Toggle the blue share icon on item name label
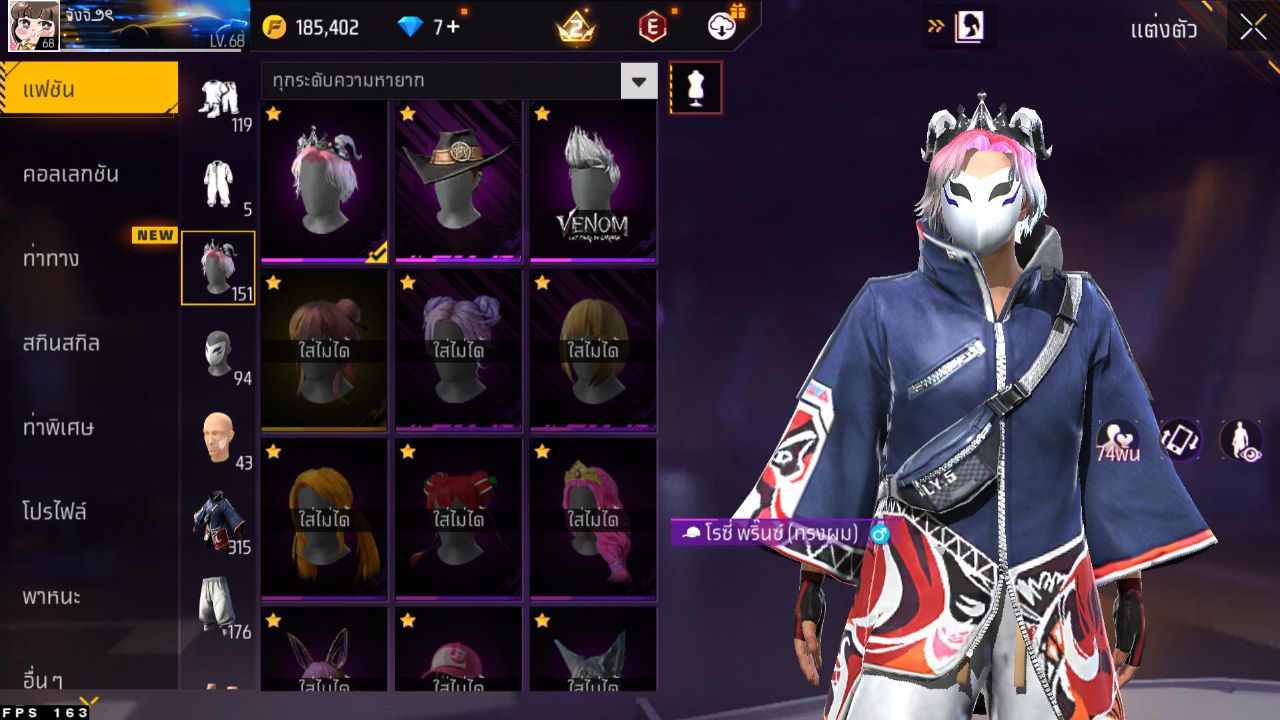 tap(878, 536)
